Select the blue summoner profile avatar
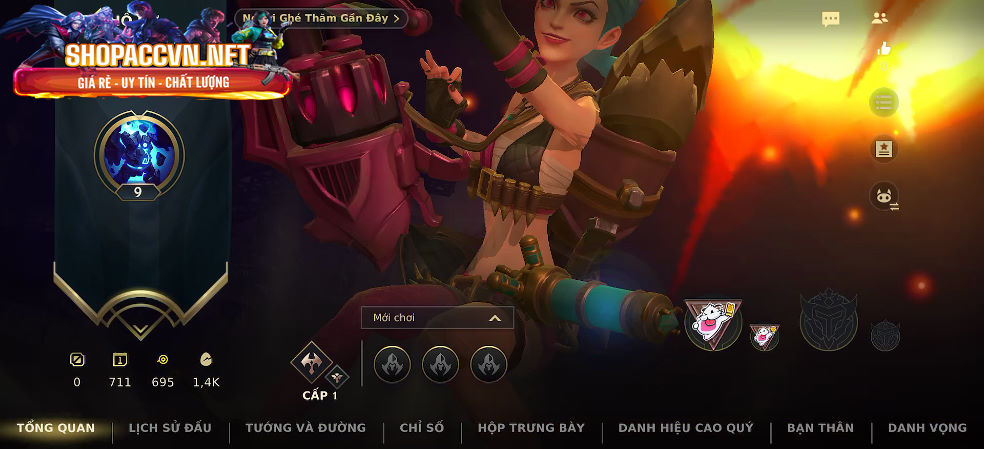 tap(139, 150)
